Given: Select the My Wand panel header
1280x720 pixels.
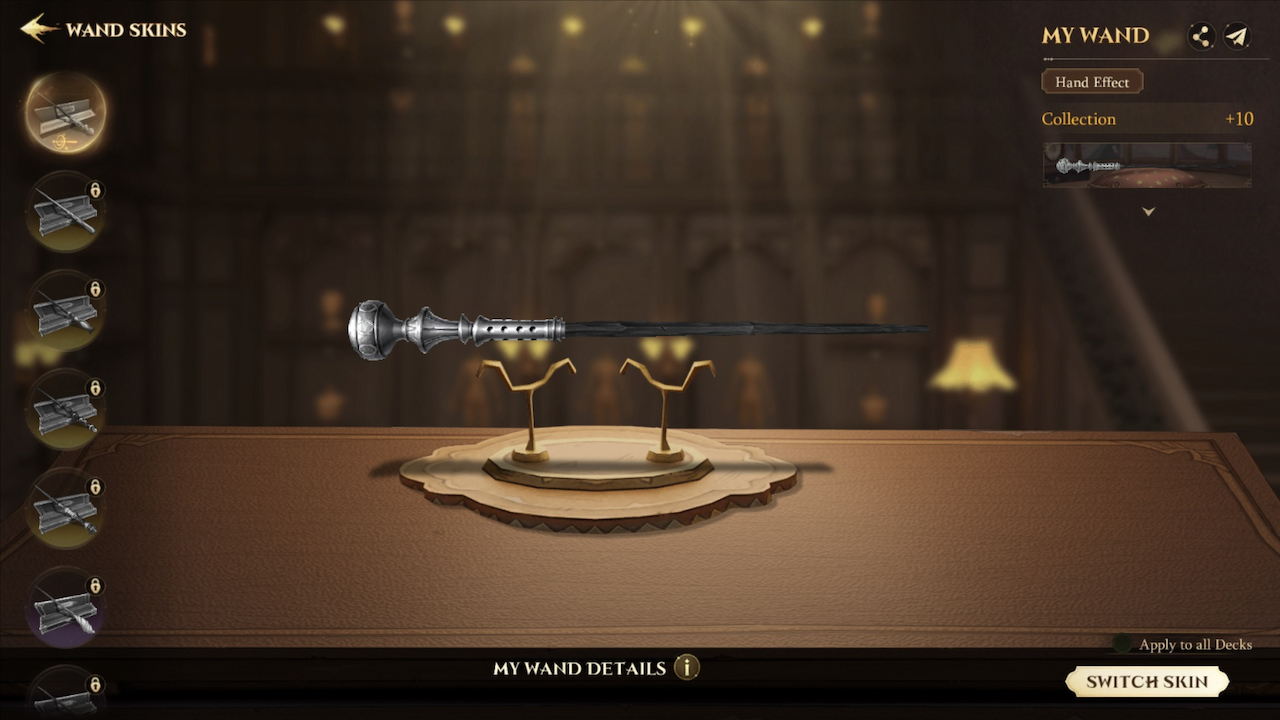Looking at the screenshot, I should 1095,36.
